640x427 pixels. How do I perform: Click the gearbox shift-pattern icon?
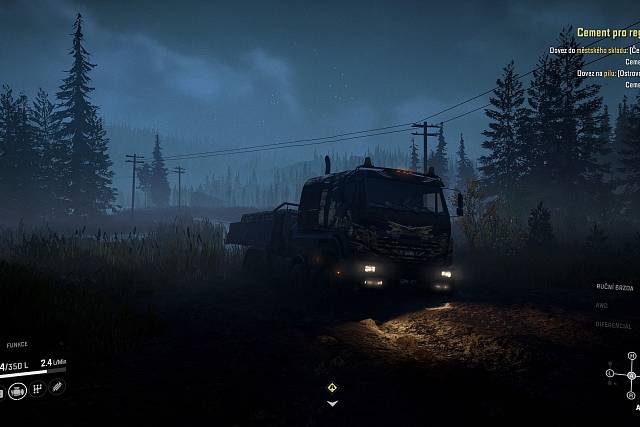[38, 388]
